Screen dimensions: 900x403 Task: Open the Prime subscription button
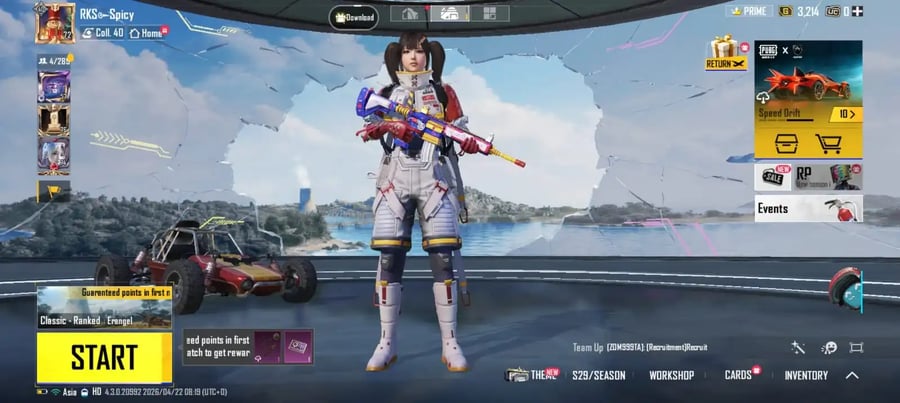click(x=748, y=11)
